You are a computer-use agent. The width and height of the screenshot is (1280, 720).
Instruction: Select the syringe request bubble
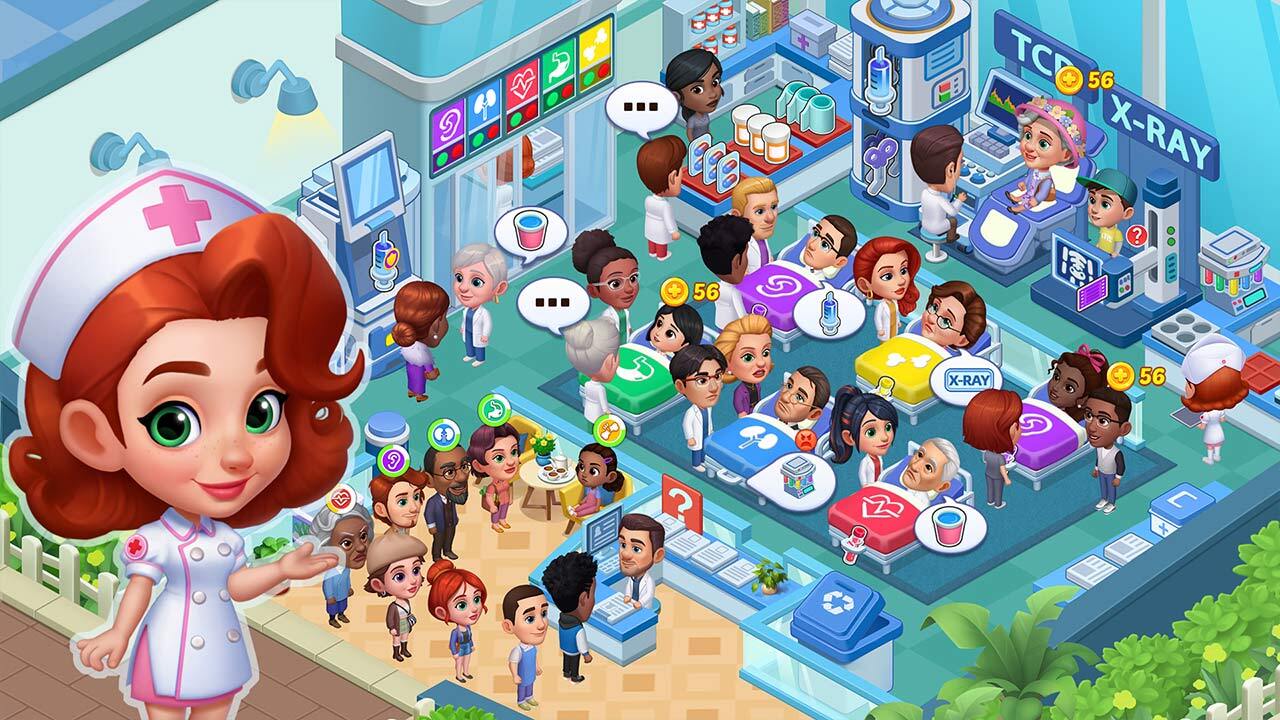pyautogui.click(x=829, y=313)
